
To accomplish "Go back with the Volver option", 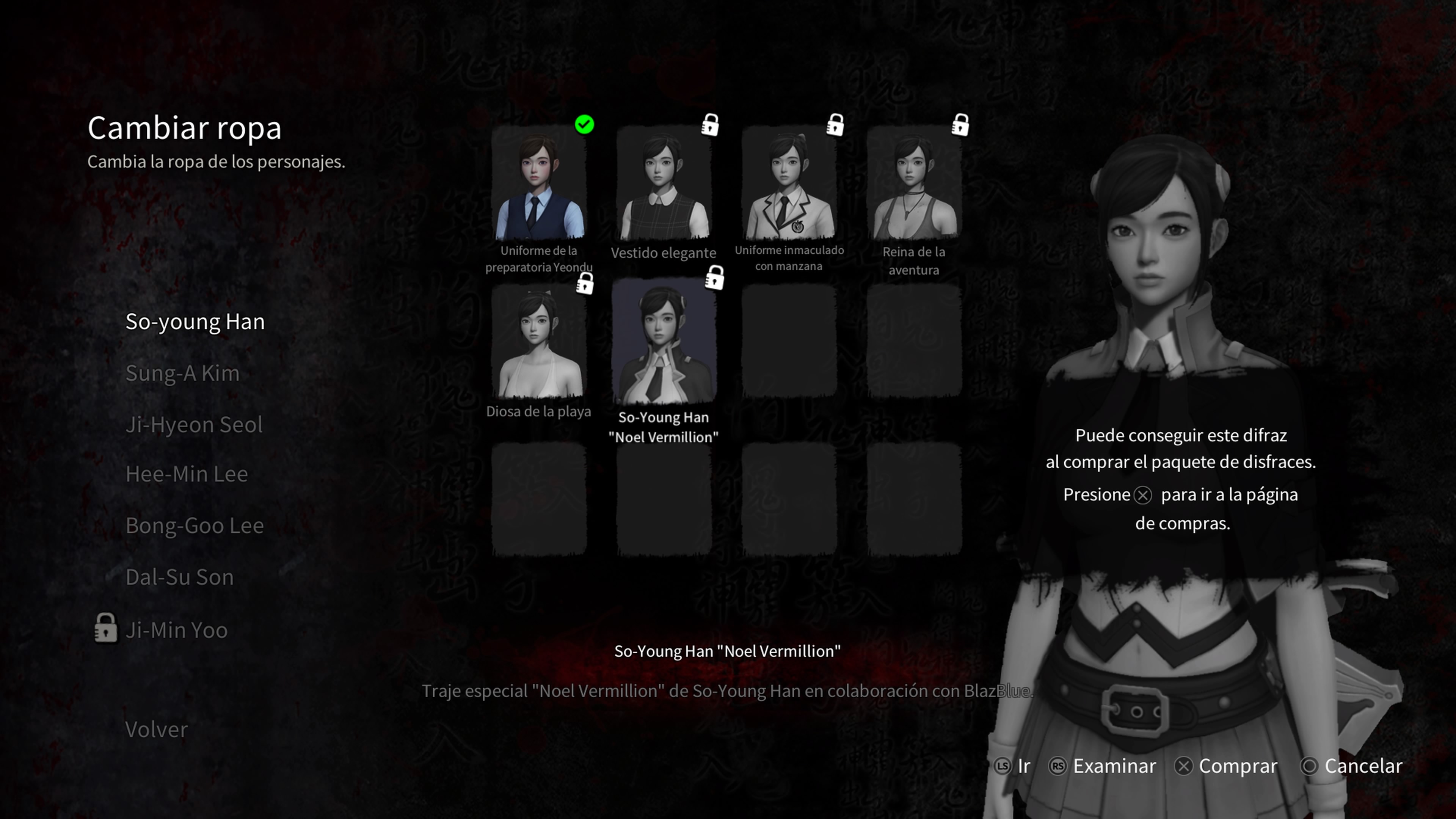I will pyautogui.click(x=156, y=729).
